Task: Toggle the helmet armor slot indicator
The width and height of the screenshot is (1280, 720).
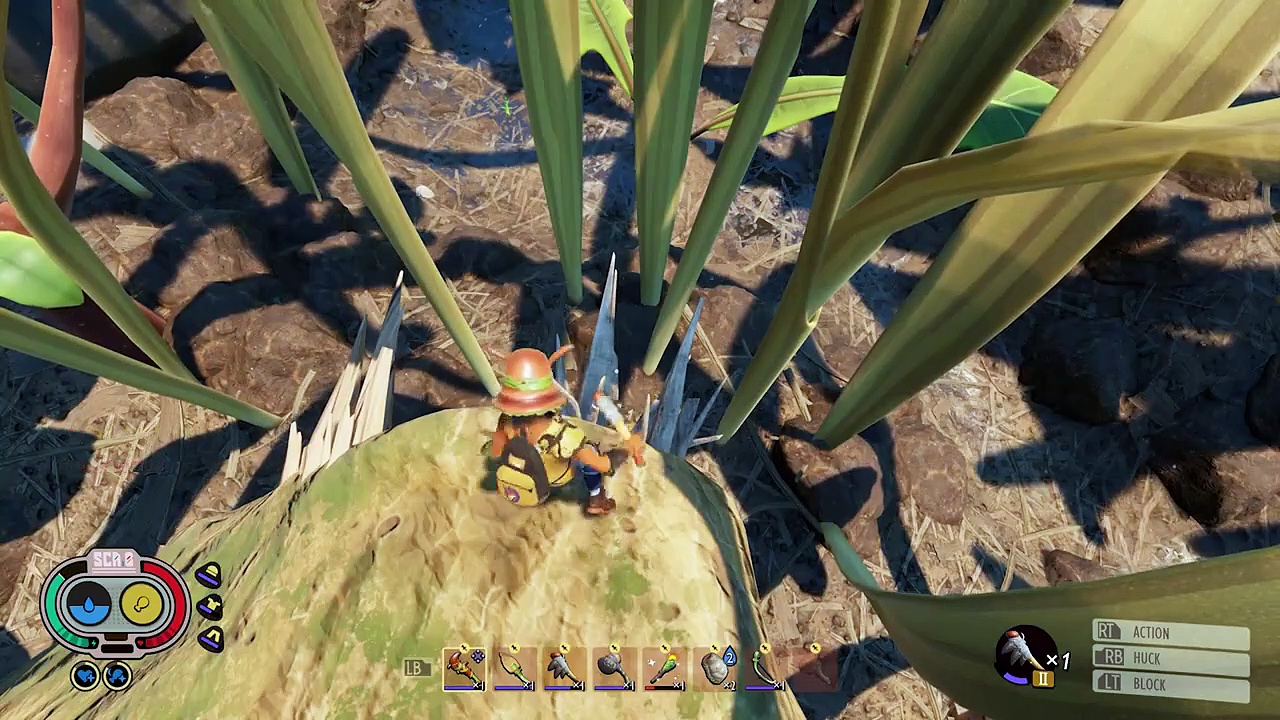Action: click(x=208, y=573)
